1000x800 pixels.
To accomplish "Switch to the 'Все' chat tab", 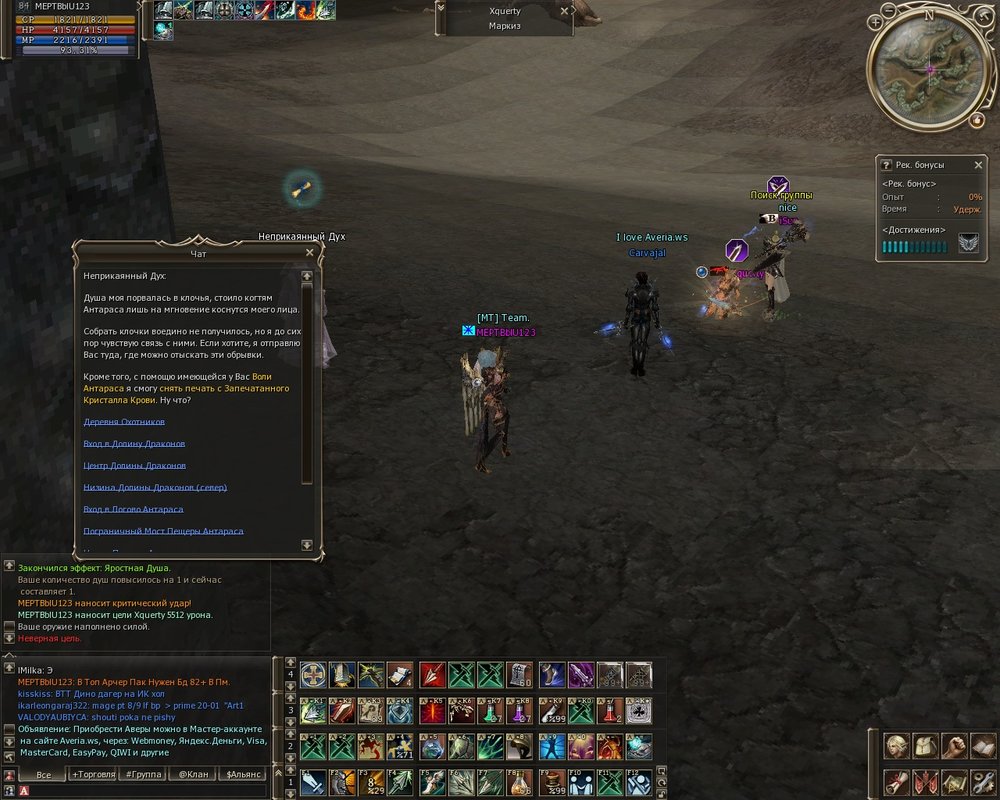I will (x=43, y=774).
